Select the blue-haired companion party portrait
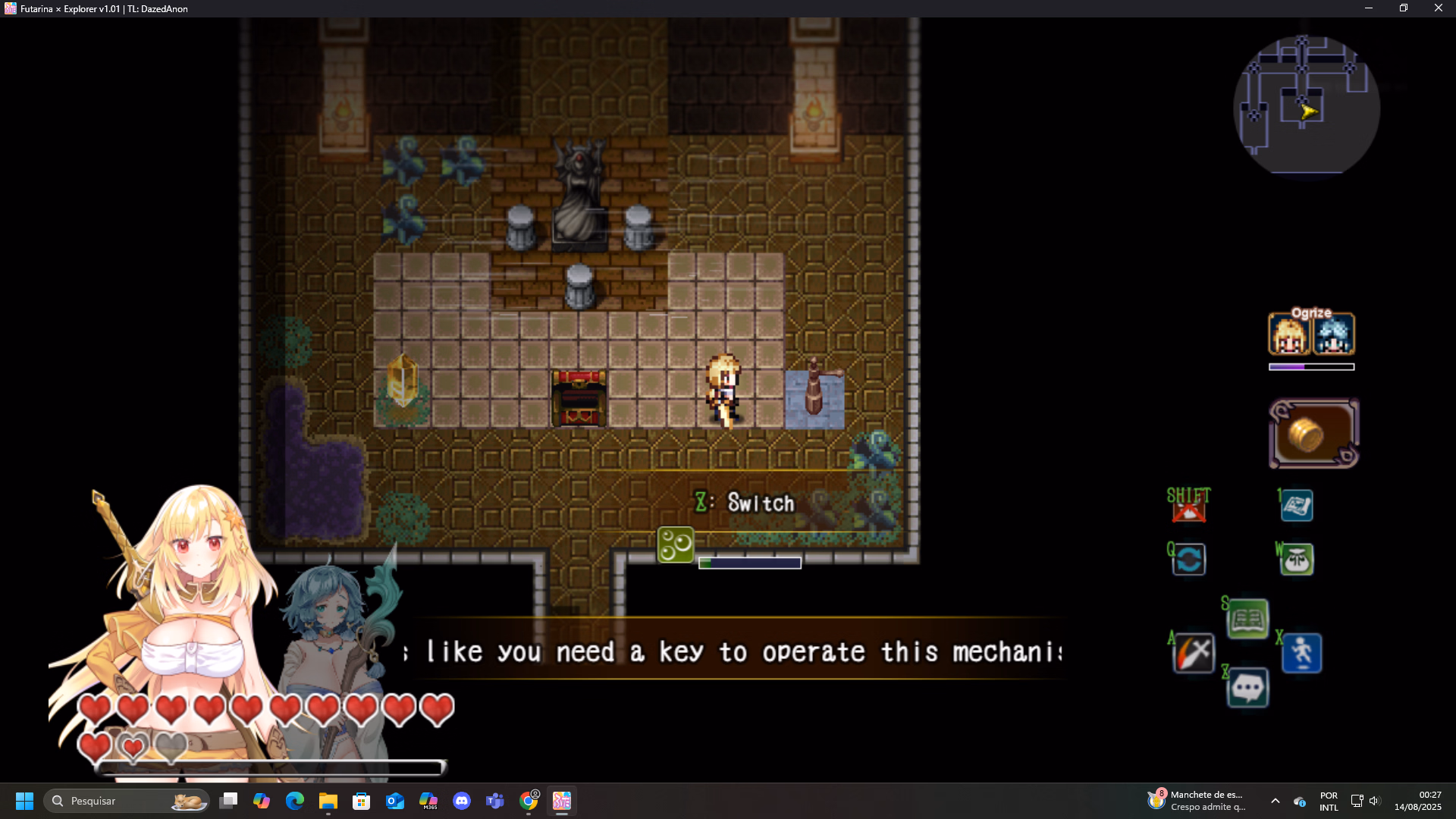This screenshot has width=1456, height=819. point(1334,335)
